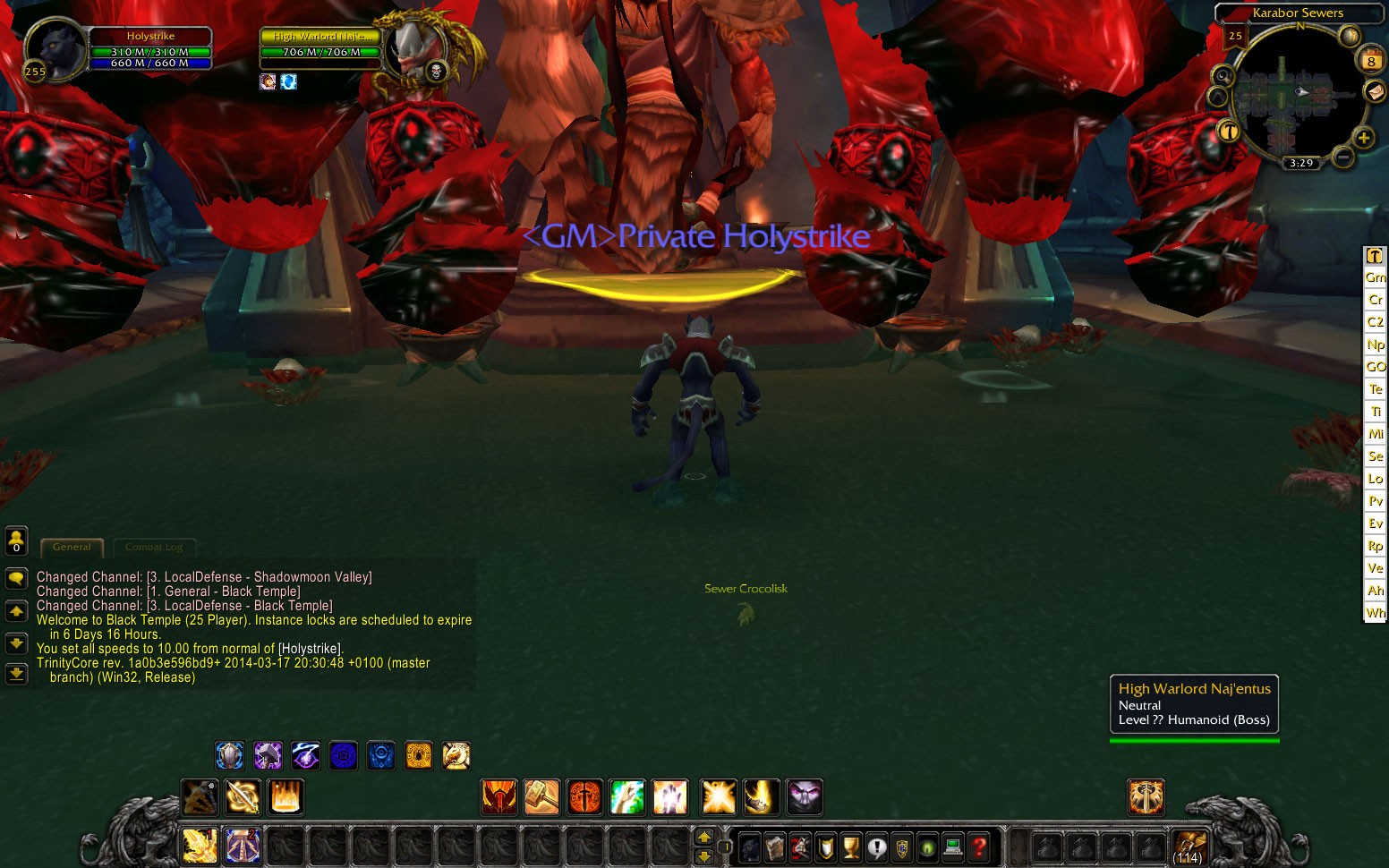Click the minimap tracking magnifier button
The height and width of the screenshot is (868, 1389).
click(1223, 77)
